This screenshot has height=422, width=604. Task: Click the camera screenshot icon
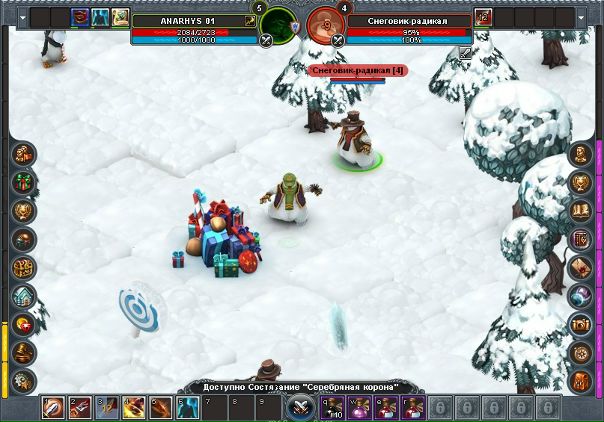[580, 324]
